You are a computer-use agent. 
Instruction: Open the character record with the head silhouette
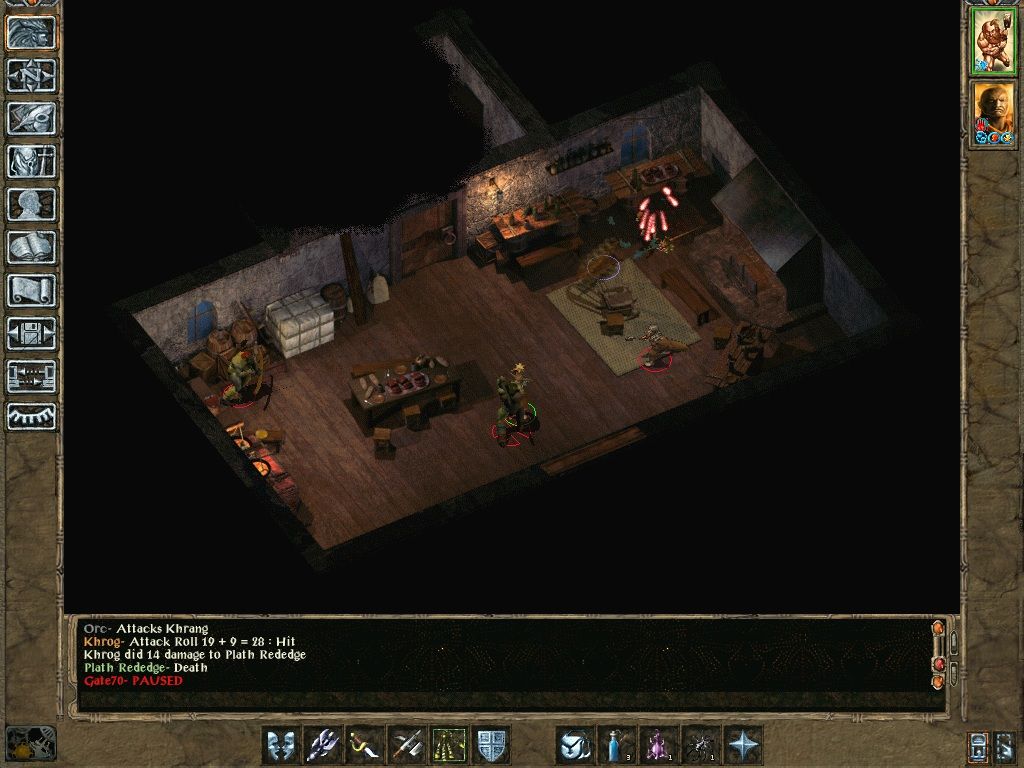tap(31, 204)
